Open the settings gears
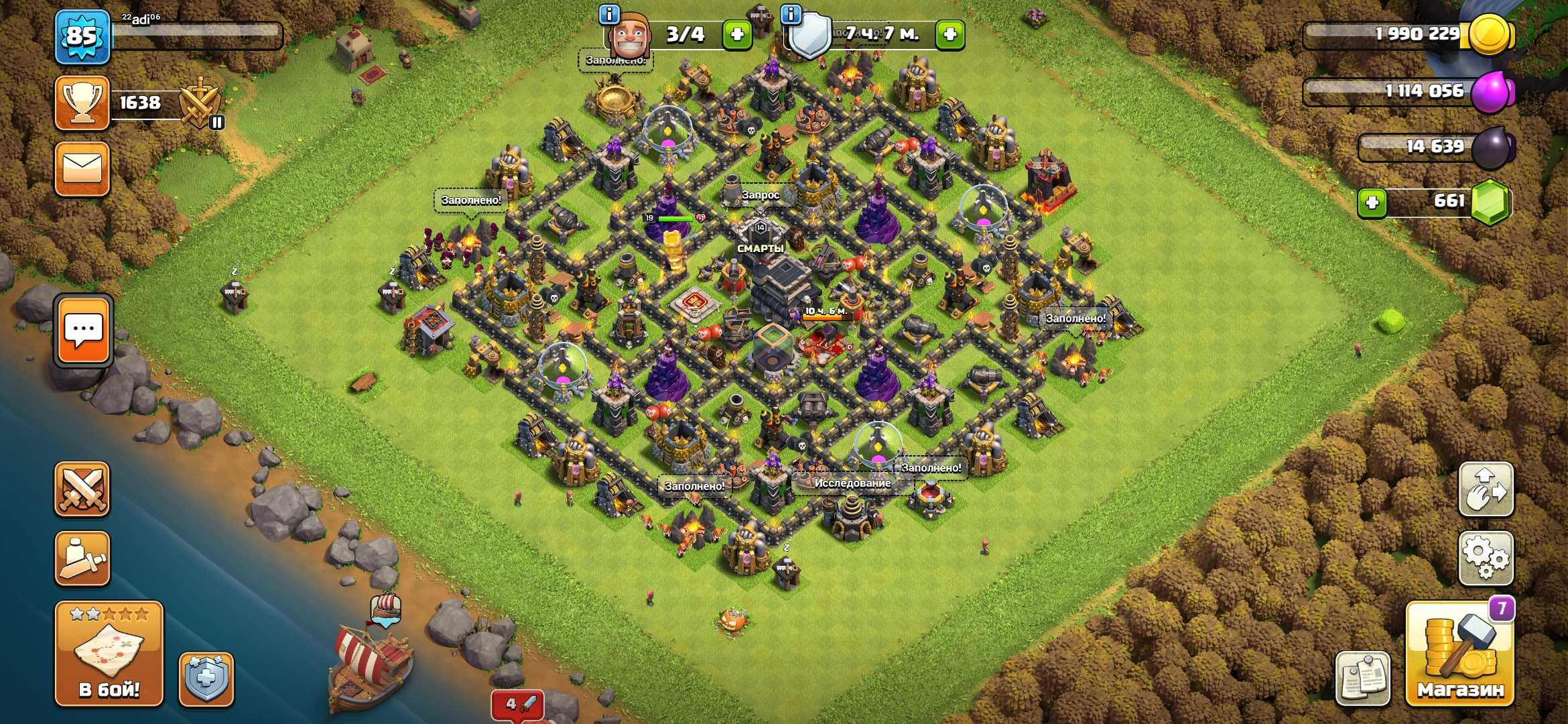Screen dimensions: 1568x724 pos(1486,558)
